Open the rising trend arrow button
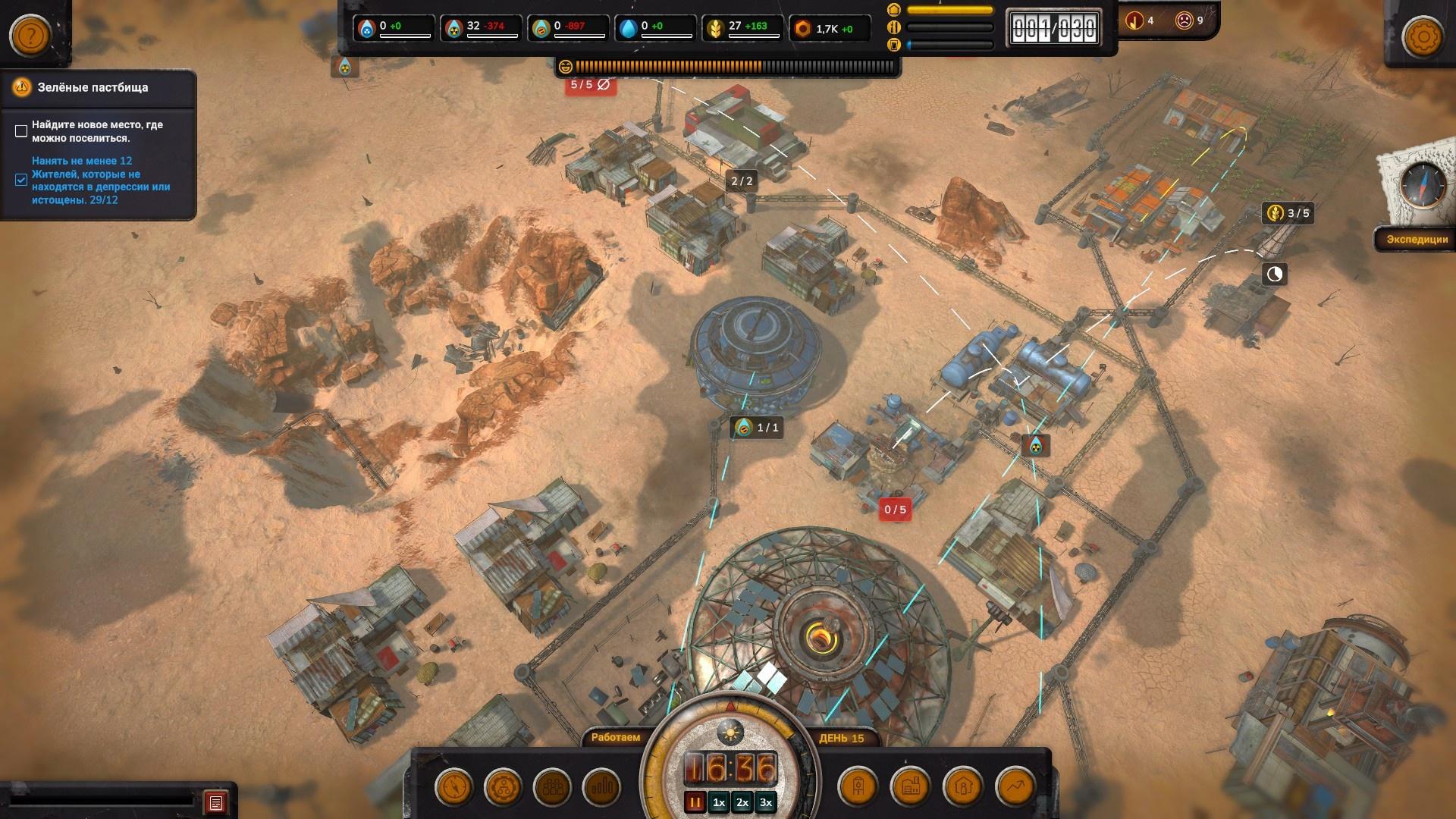This screenshot has width=1456, height=819. [x=1015, y=787]
